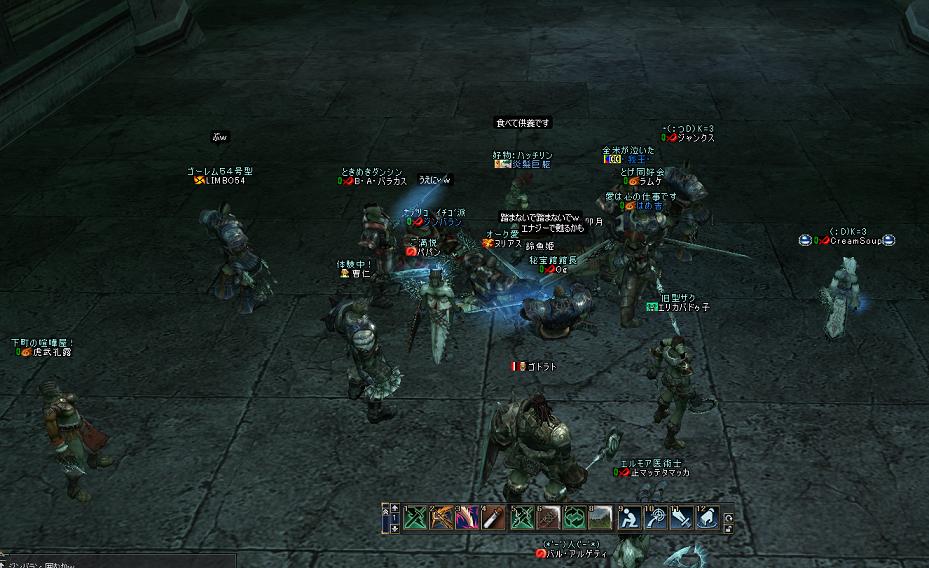Select the brown scroll icon in slot 6

[x=548, y=518]
